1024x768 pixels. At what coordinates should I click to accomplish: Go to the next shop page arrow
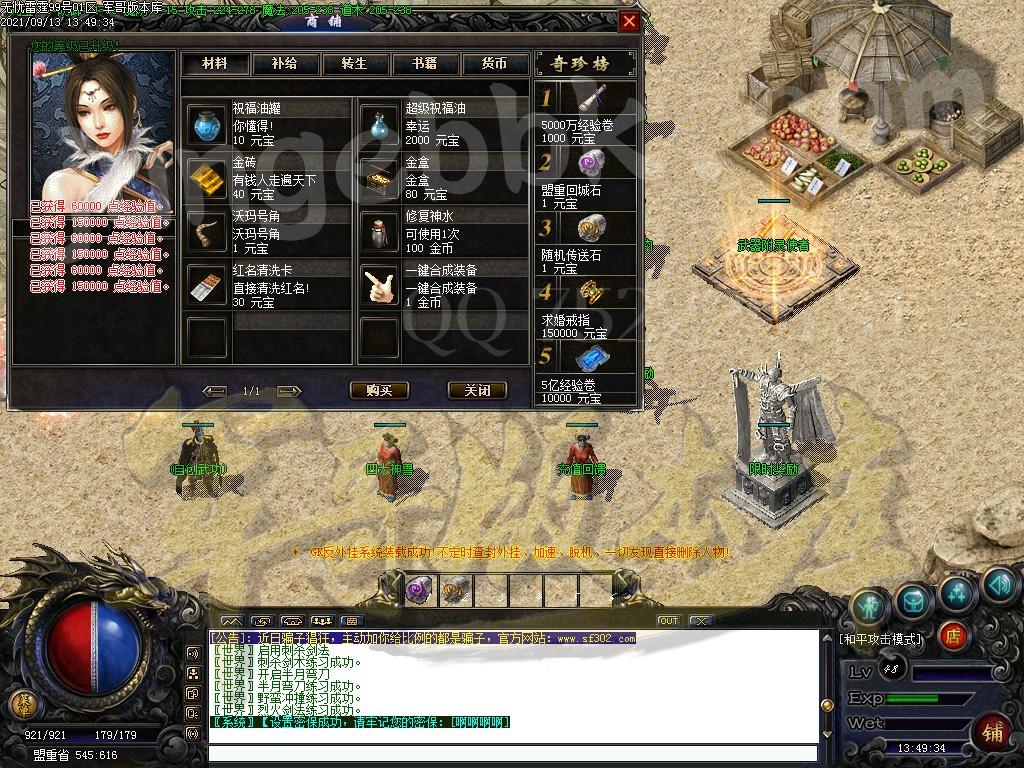point(289,390)
